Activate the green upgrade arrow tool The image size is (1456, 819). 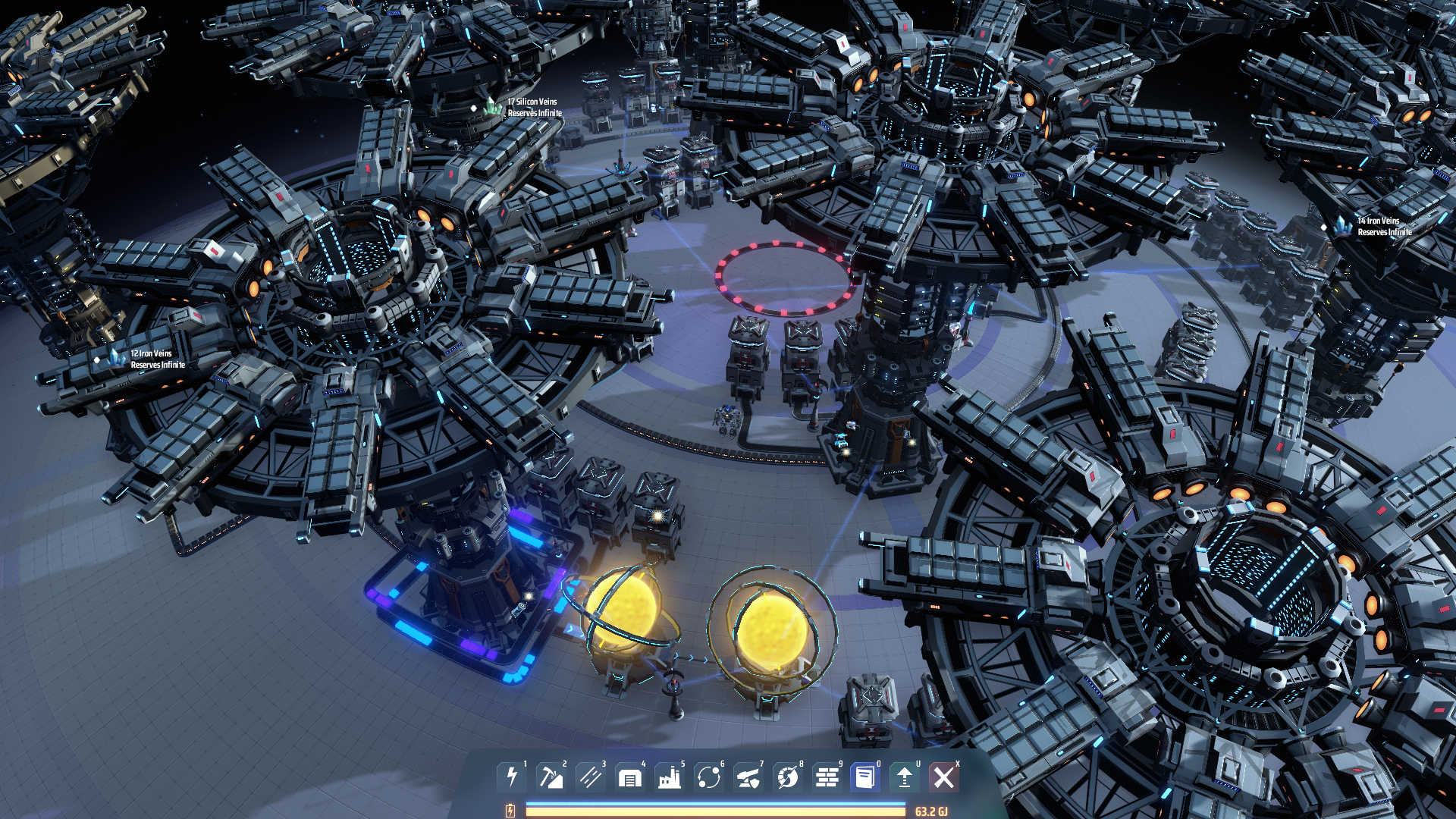(905, 777)
